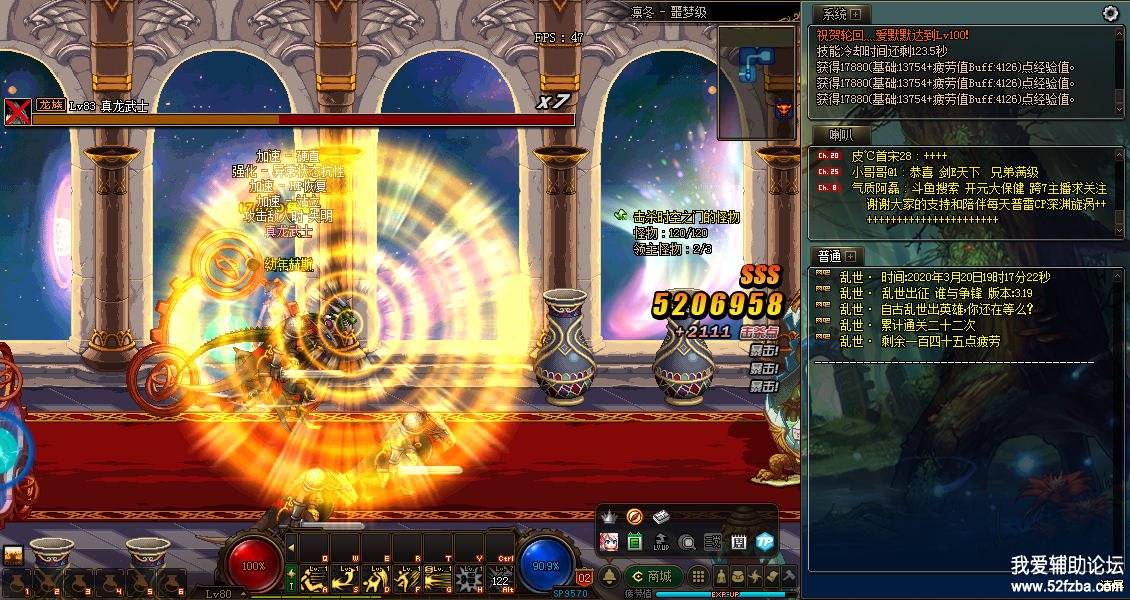This screenshot has width=1130, height=600.
Task: Open the green calendar event icon
Action: [x=634, y=542]
